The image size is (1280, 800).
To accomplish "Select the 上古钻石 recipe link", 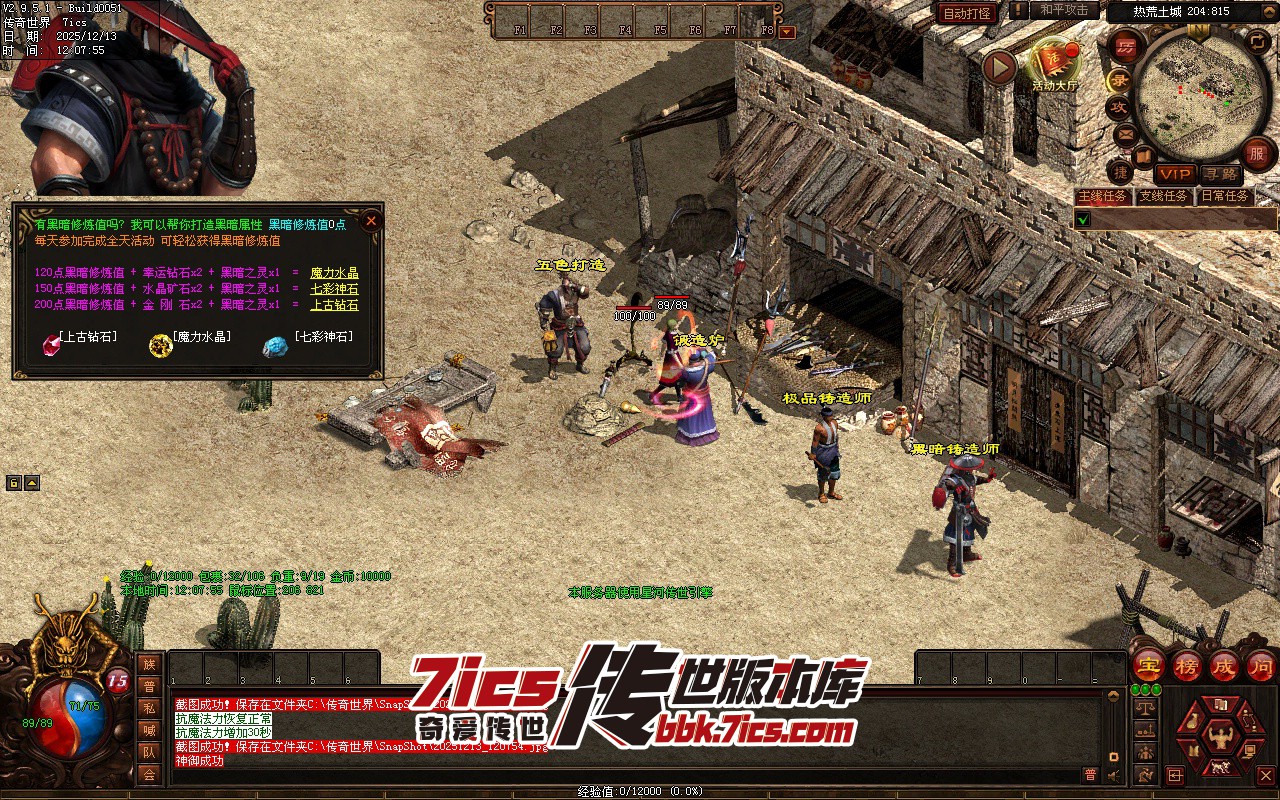I will 334,305.
